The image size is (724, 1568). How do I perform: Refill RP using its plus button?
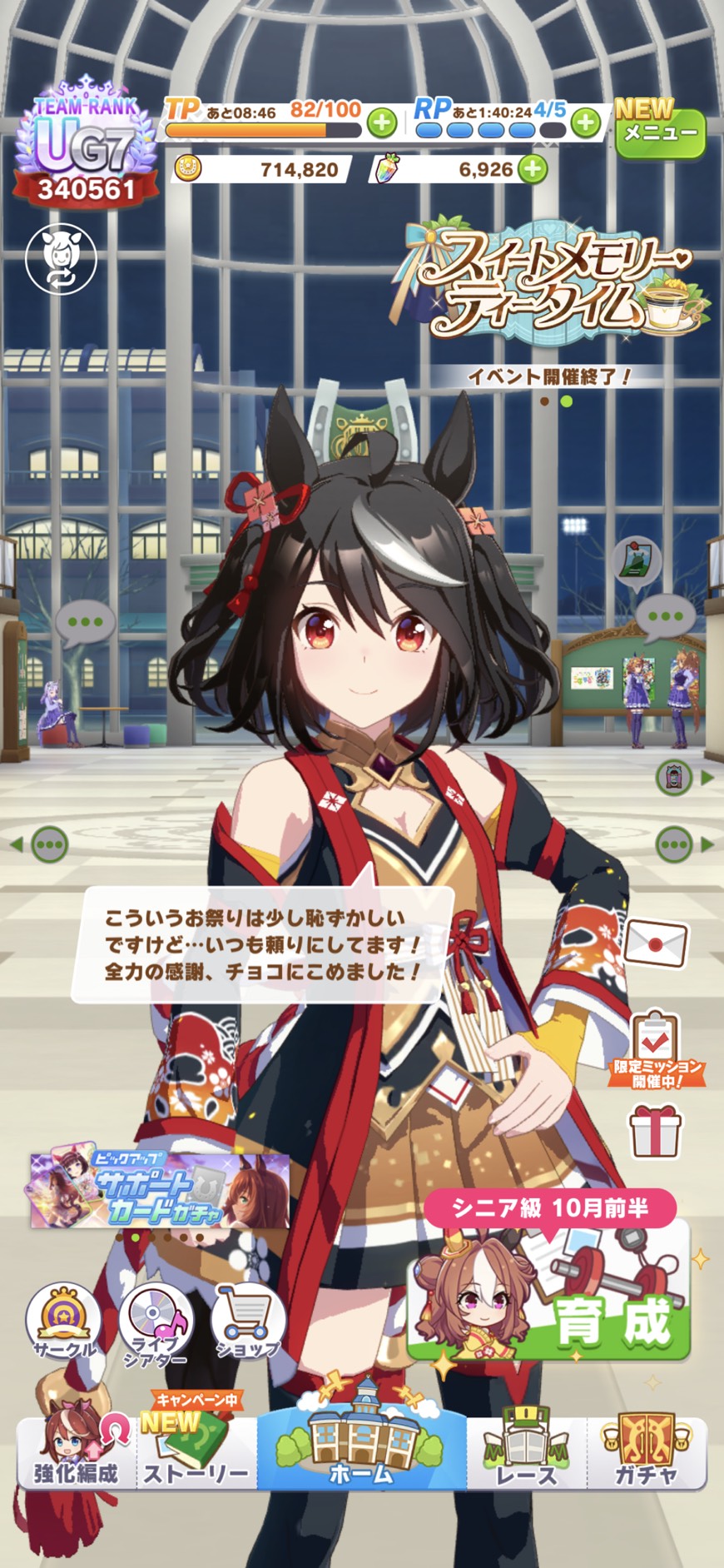click(587, 123)
